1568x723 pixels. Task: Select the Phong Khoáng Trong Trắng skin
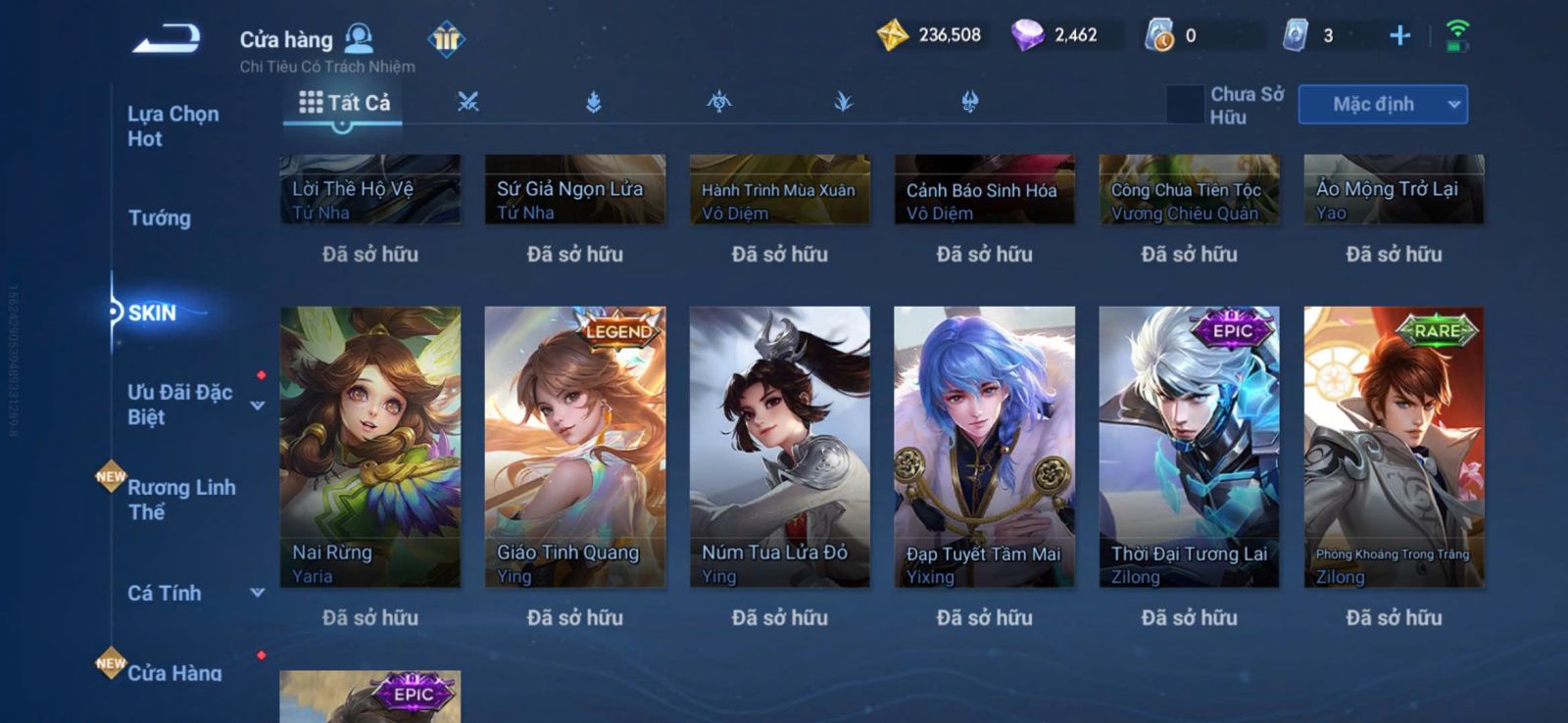click(1394, 447)
